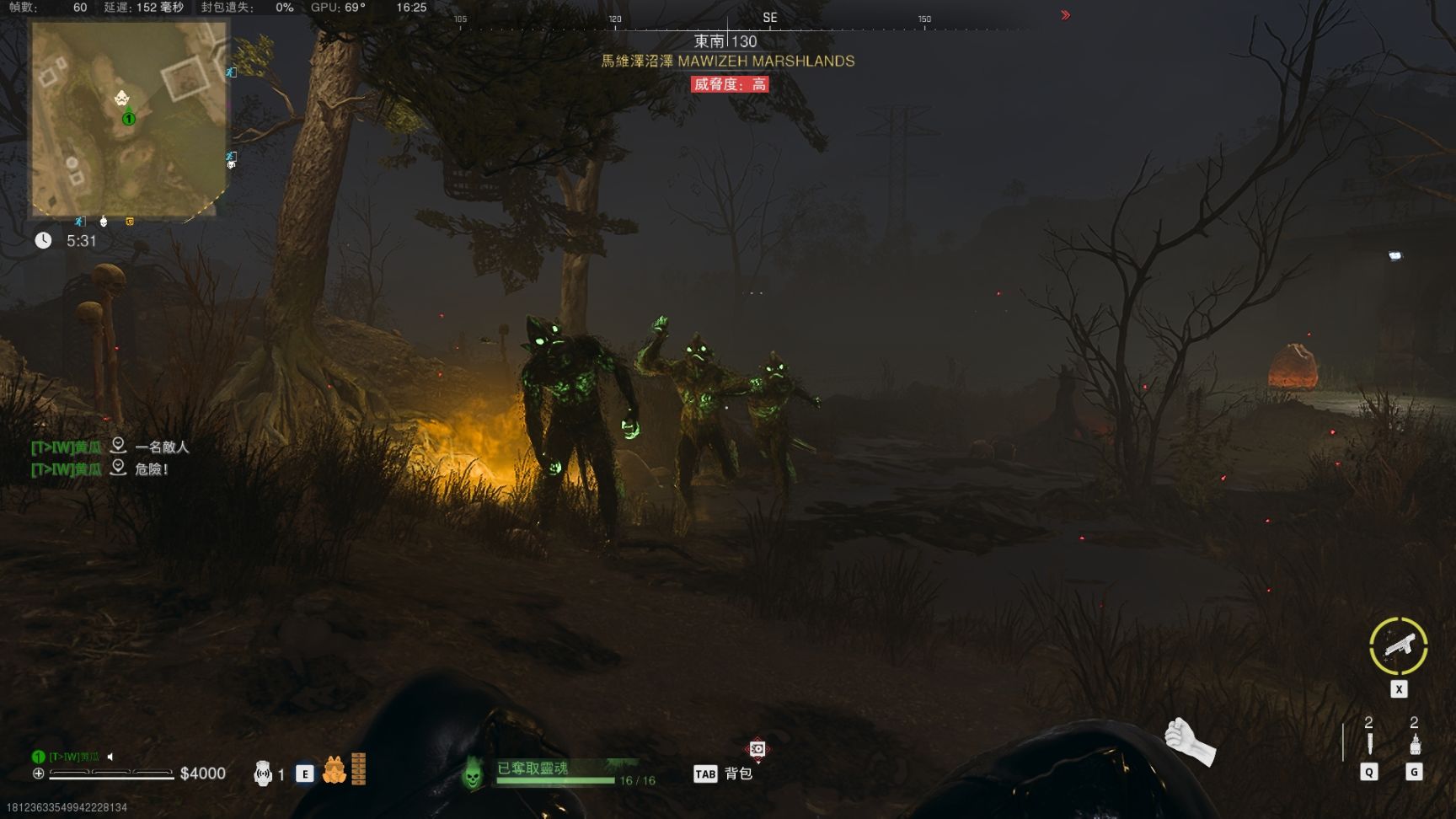Open the minimap in the corner
Image resolution: width=1456 pixels, height=819 pixels.
129,119
